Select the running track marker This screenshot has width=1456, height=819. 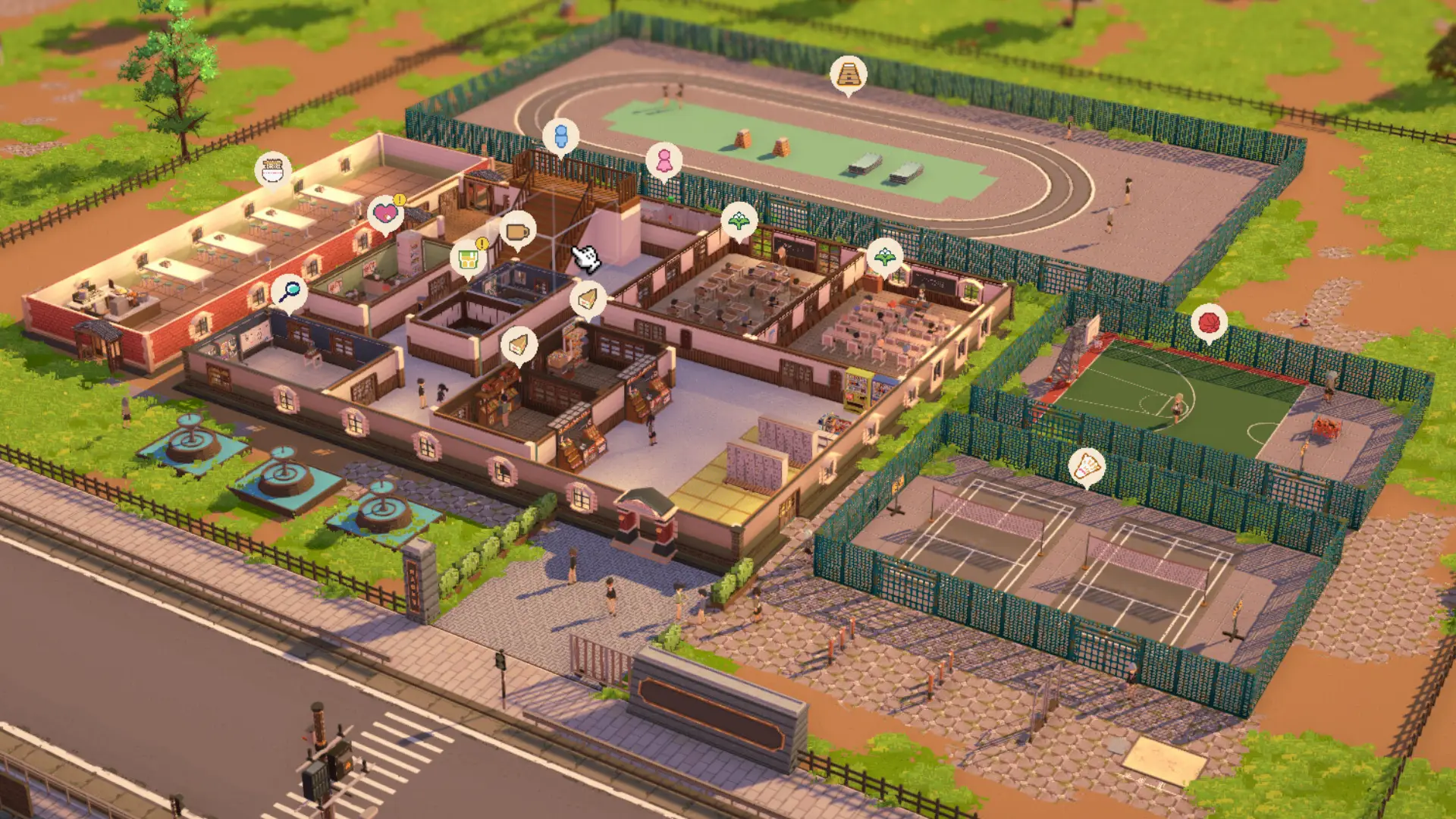pyautogui.click(x=848, y=74)
